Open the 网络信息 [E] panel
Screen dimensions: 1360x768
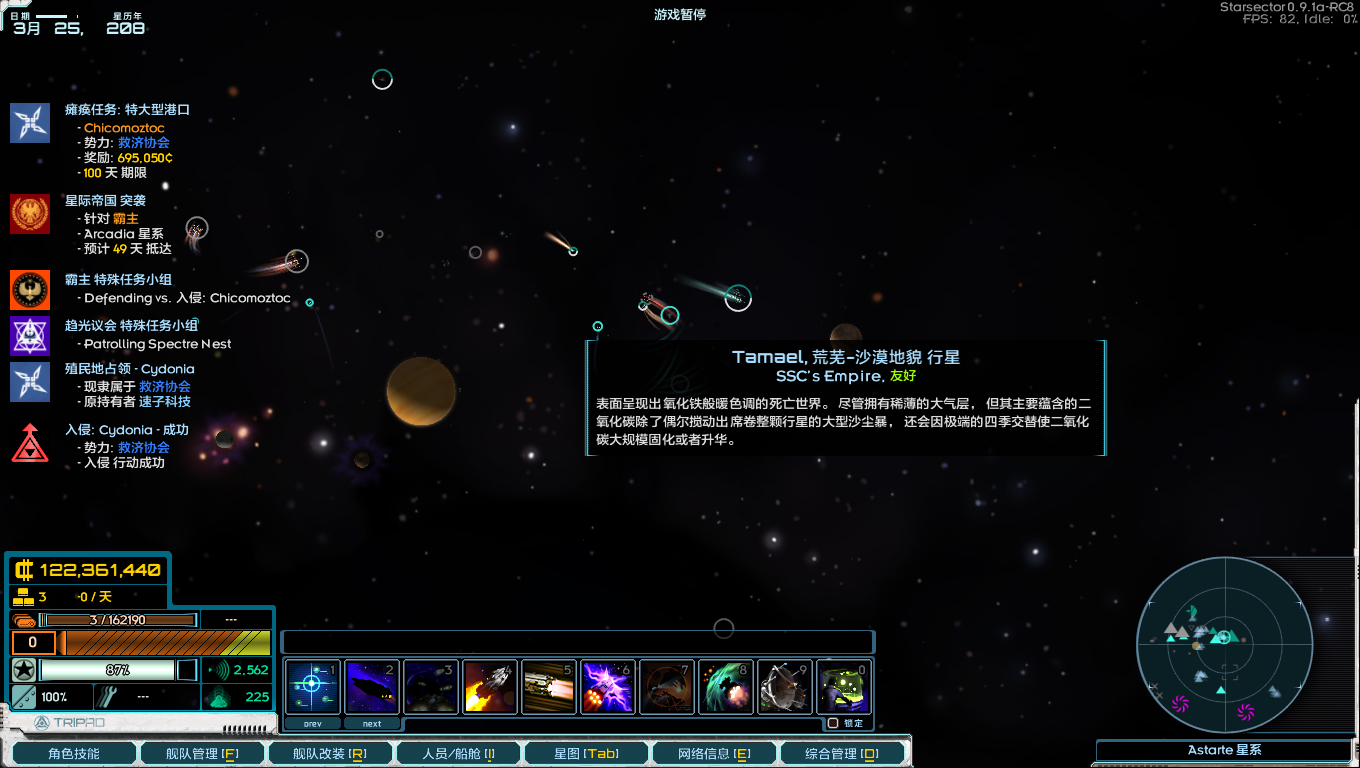click(714, 752)
